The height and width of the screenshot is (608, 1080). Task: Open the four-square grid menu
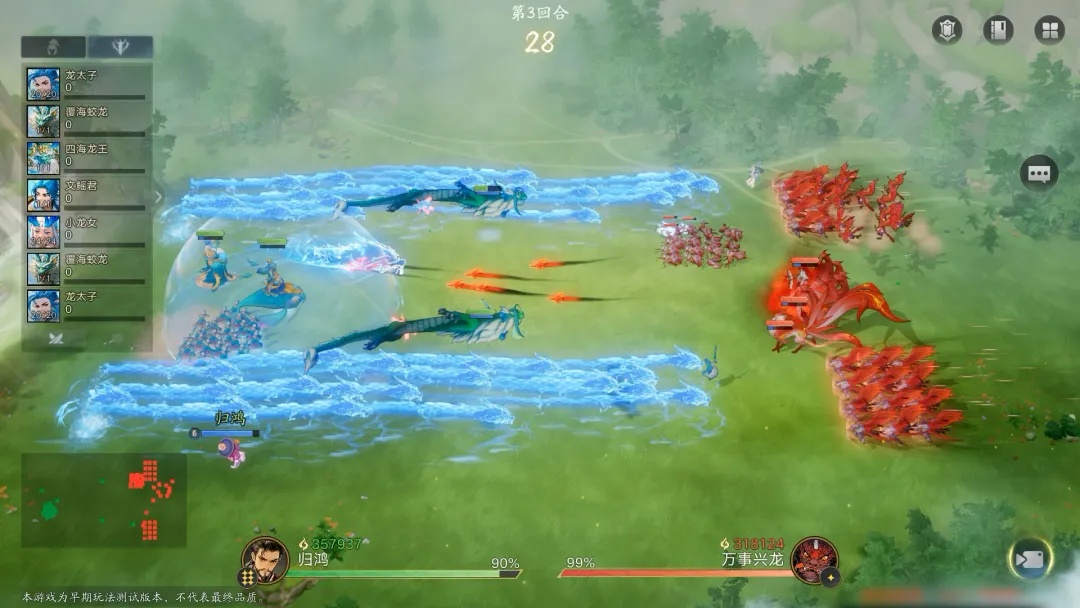tap(1049, 30)
